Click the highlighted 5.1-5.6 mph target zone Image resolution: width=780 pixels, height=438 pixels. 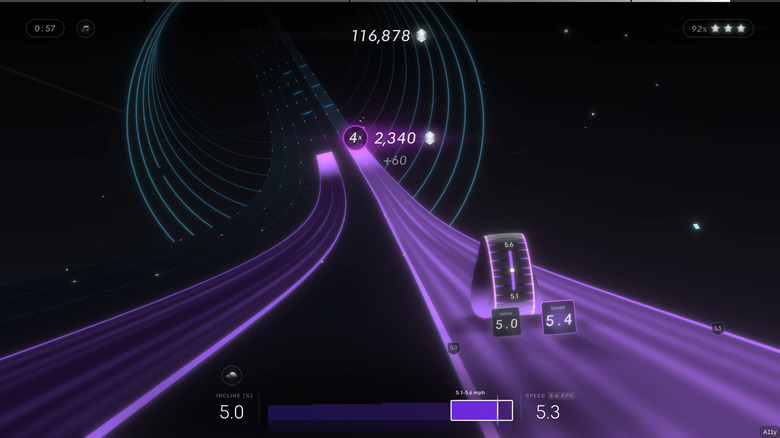[x=474, y=410]
